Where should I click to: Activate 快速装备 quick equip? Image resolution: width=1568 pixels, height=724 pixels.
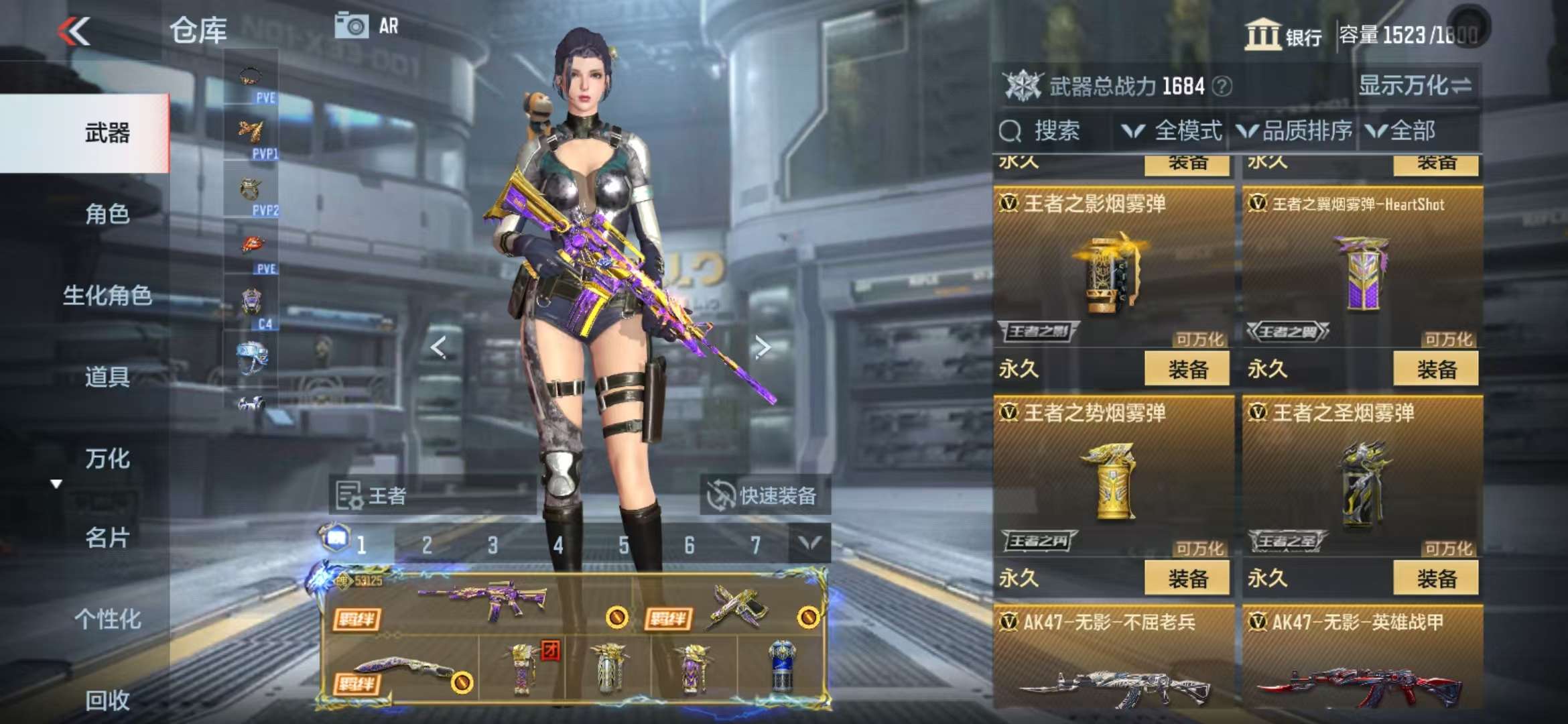tap(765, 495)
